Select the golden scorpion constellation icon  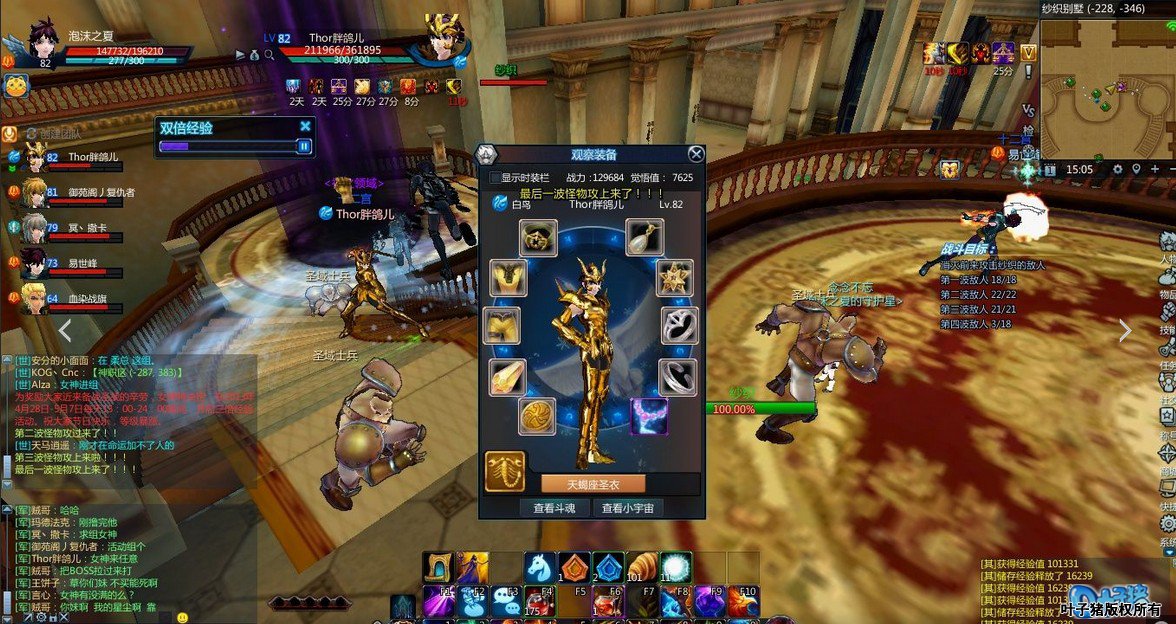(x=505, y=471)
